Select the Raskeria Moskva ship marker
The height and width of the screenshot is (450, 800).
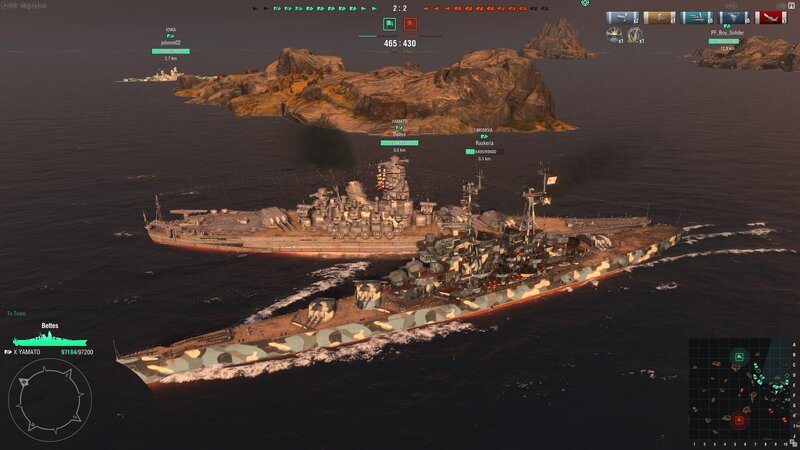click(x=484, y=144)
